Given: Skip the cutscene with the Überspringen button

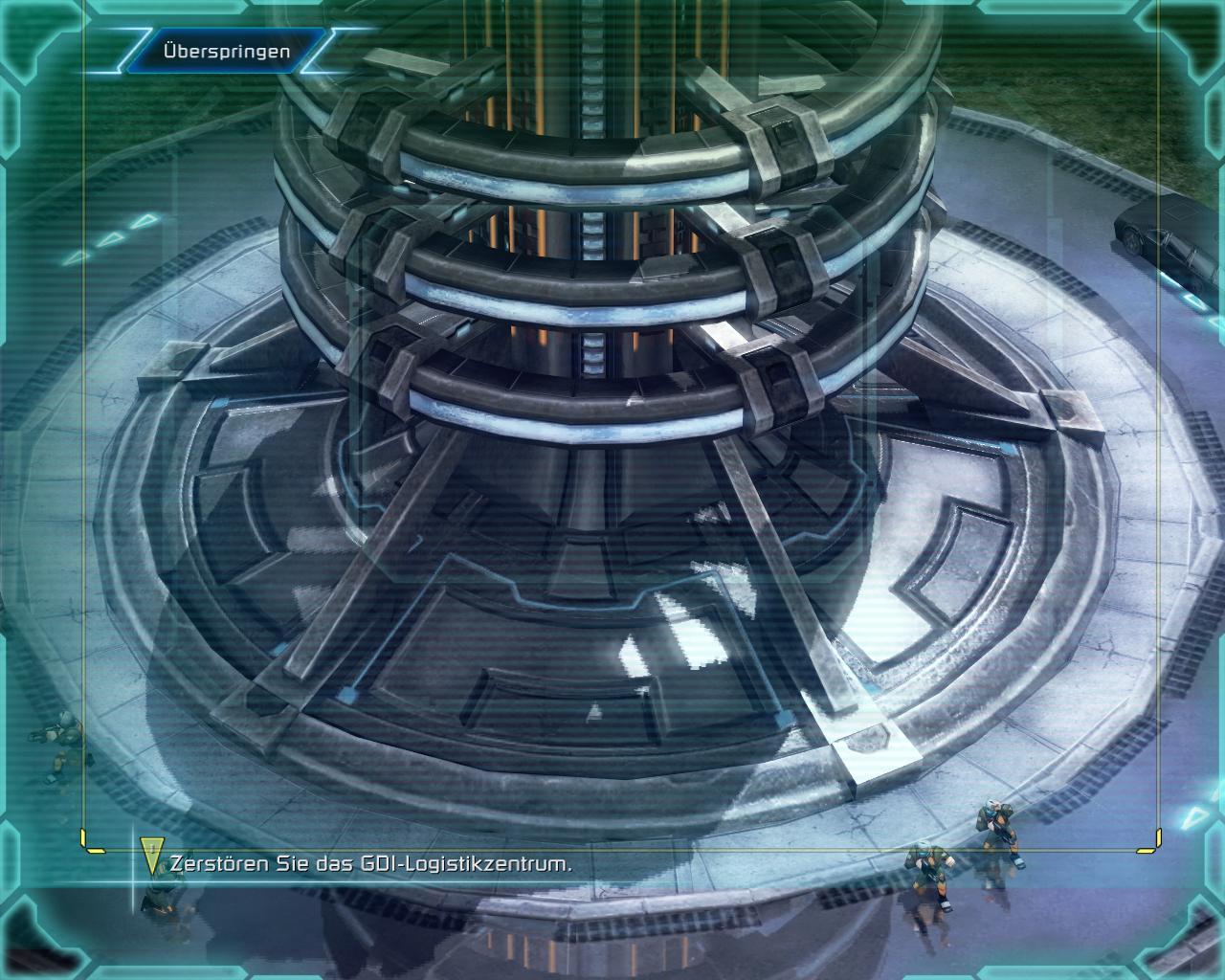Looking at the screenshot, I should coord(226,52).
